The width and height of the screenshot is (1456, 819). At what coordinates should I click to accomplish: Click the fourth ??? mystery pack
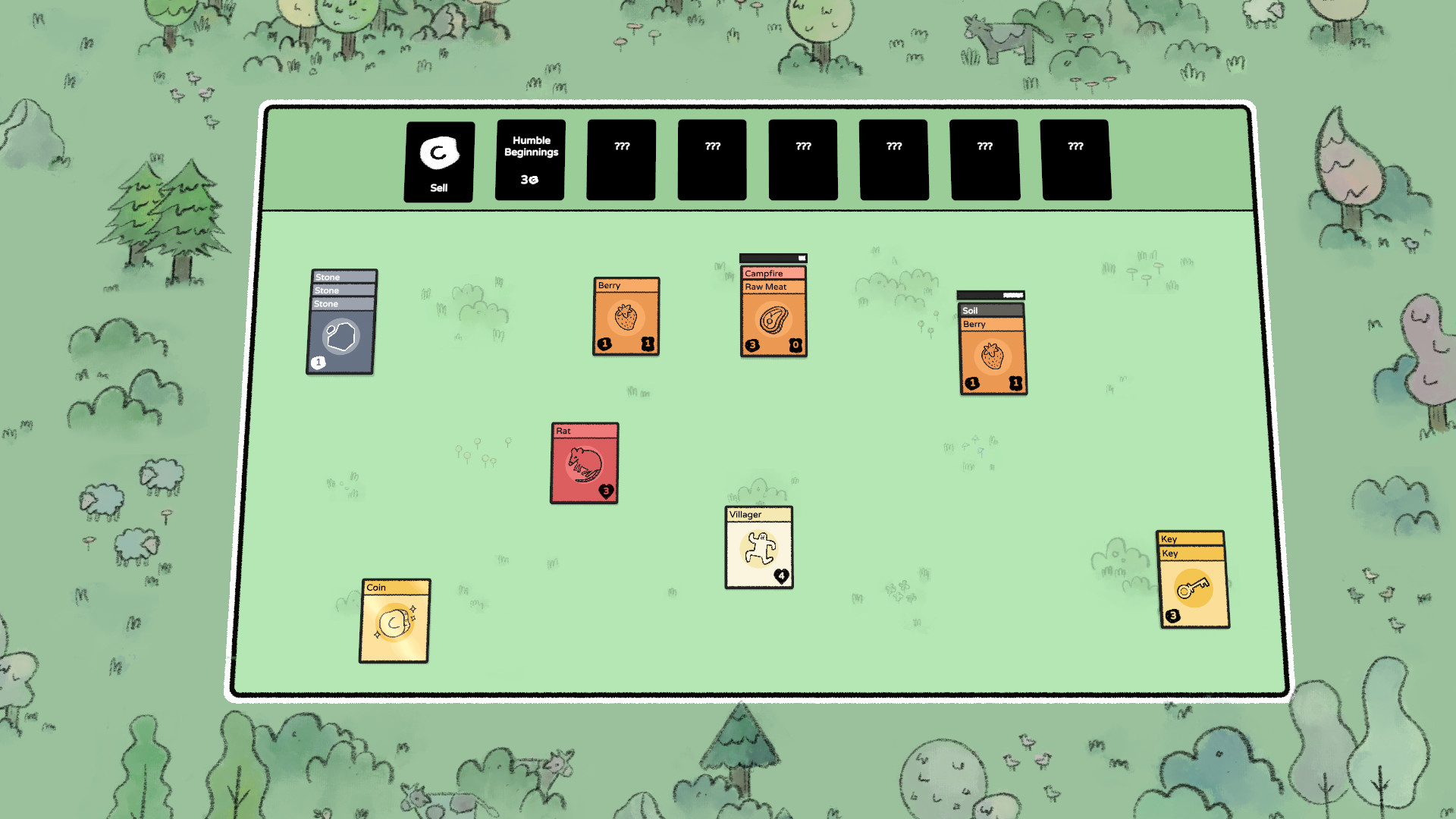(x=893, y=159)
